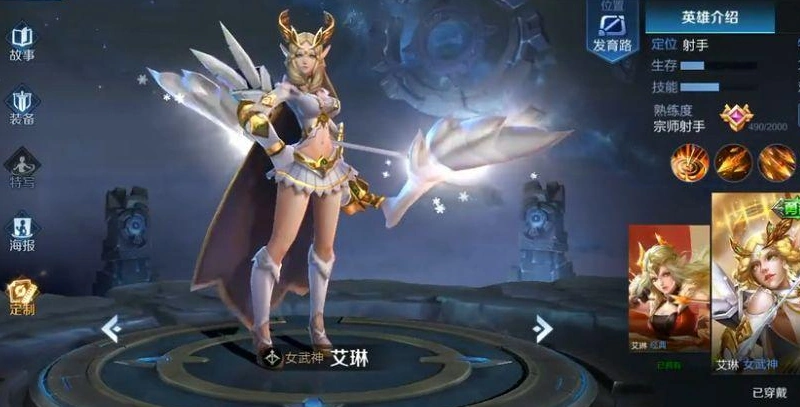Select the 定制 (Customize) menu entry

tap(22, 296)
